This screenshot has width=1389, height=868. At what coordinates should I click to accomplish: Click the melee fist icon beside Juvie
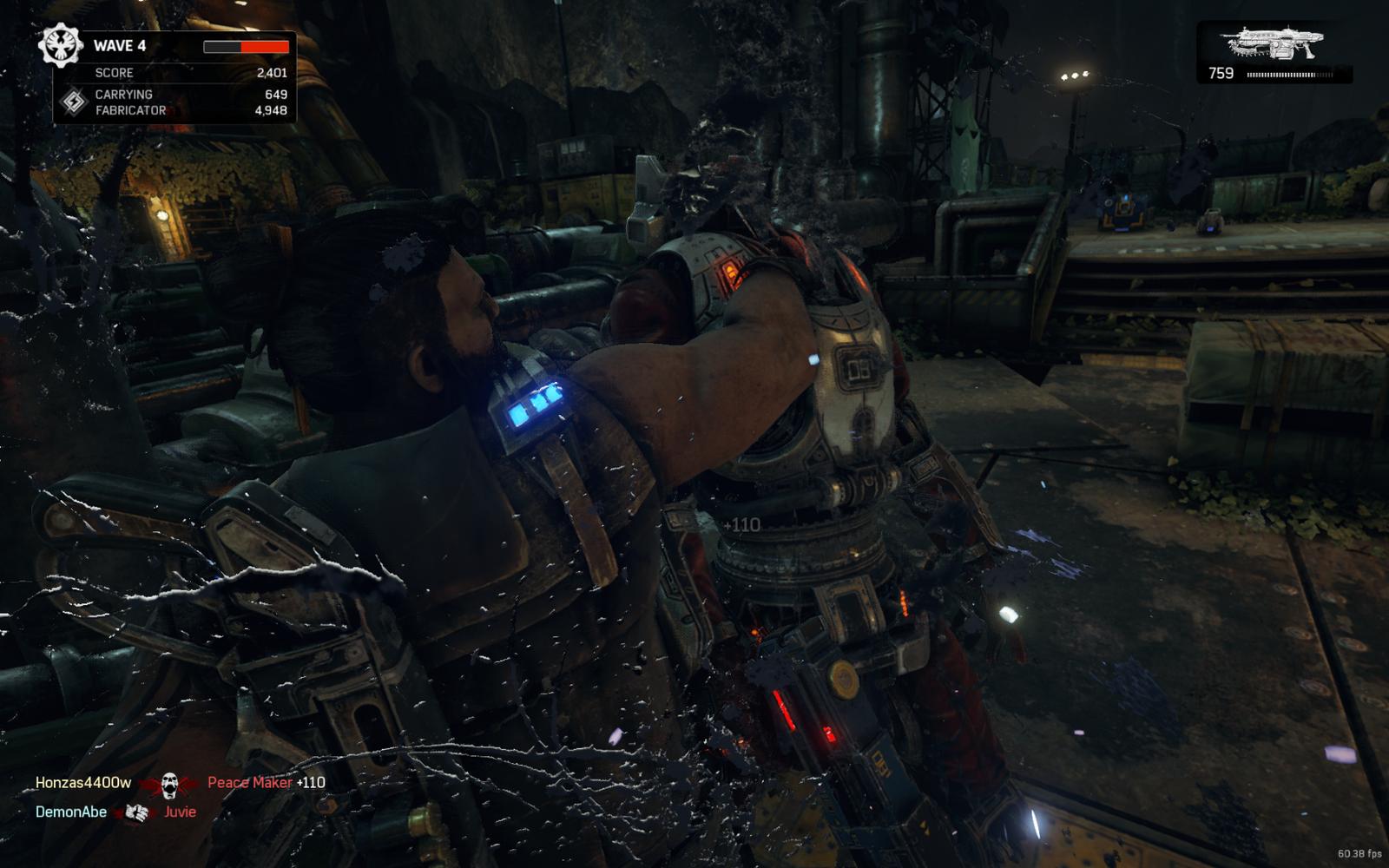tap(136, 812)
